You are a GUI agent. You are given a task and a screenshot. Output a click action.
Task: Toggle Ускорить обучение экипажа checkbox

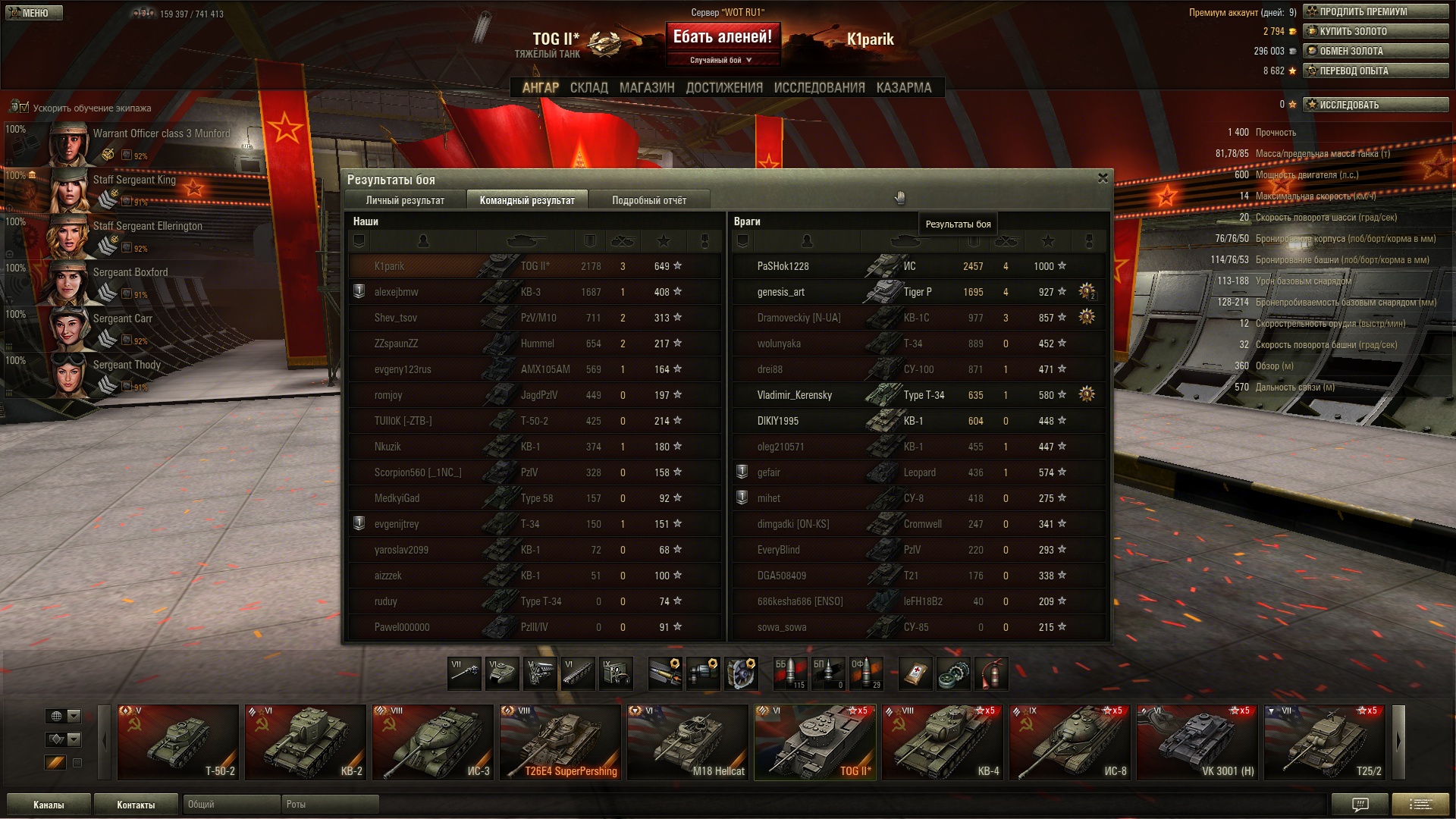(24, 108)
